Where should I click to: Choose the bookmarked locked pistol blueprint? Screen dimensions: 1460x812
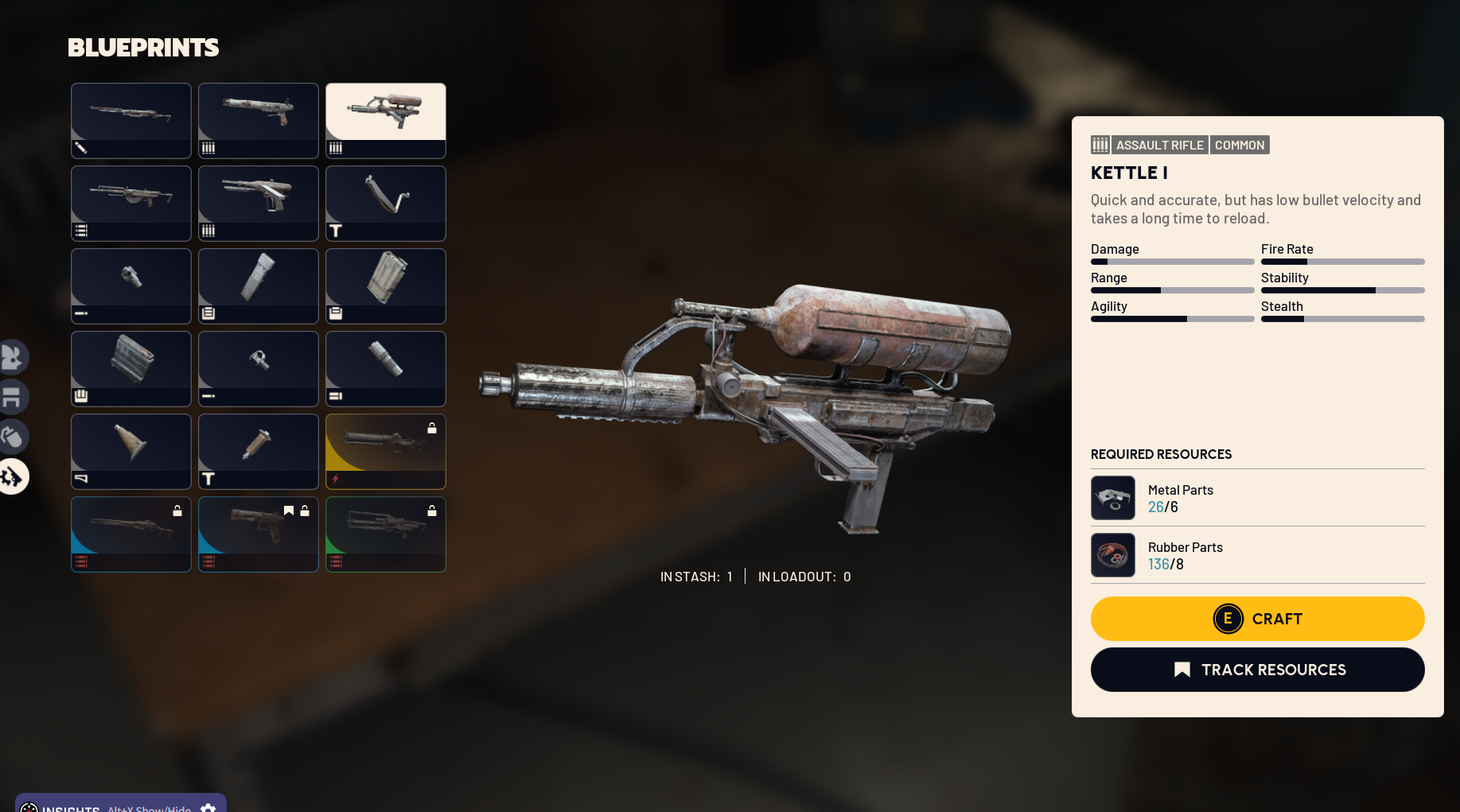point(259,534)
